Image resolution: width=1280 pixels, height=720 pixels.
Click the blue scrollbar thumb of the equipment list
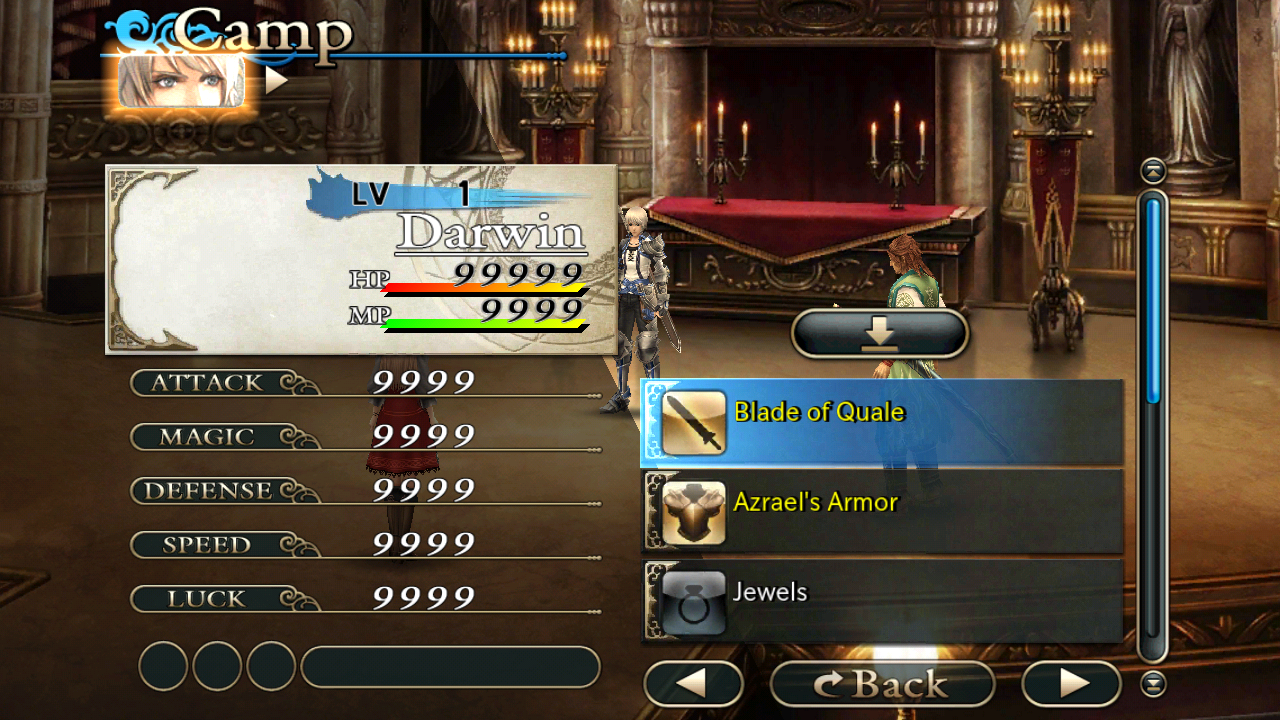(x=1153, y=300)
